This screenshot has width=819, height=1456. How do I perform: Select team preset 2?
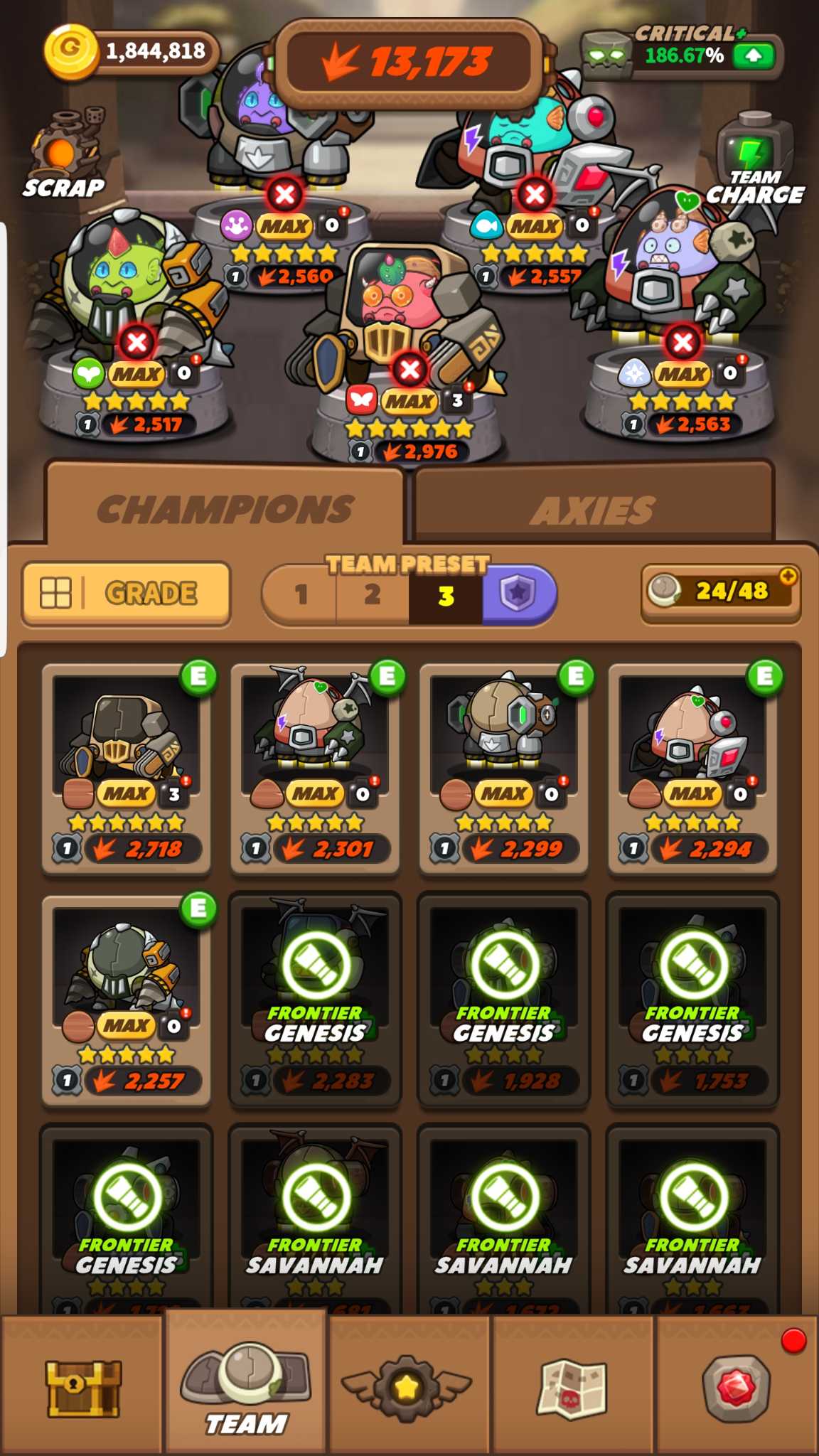click(373, 594)
